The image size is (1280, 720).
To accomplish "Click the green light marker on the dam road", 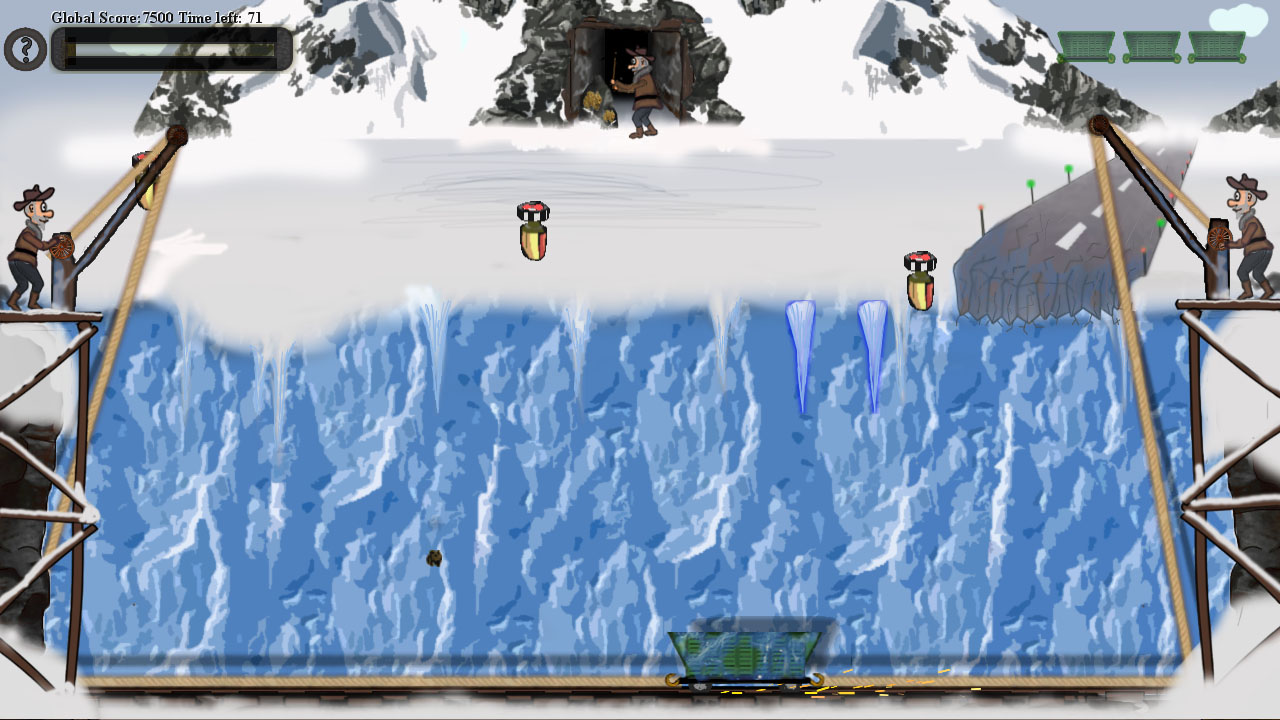I will (x=1030, y=185).
